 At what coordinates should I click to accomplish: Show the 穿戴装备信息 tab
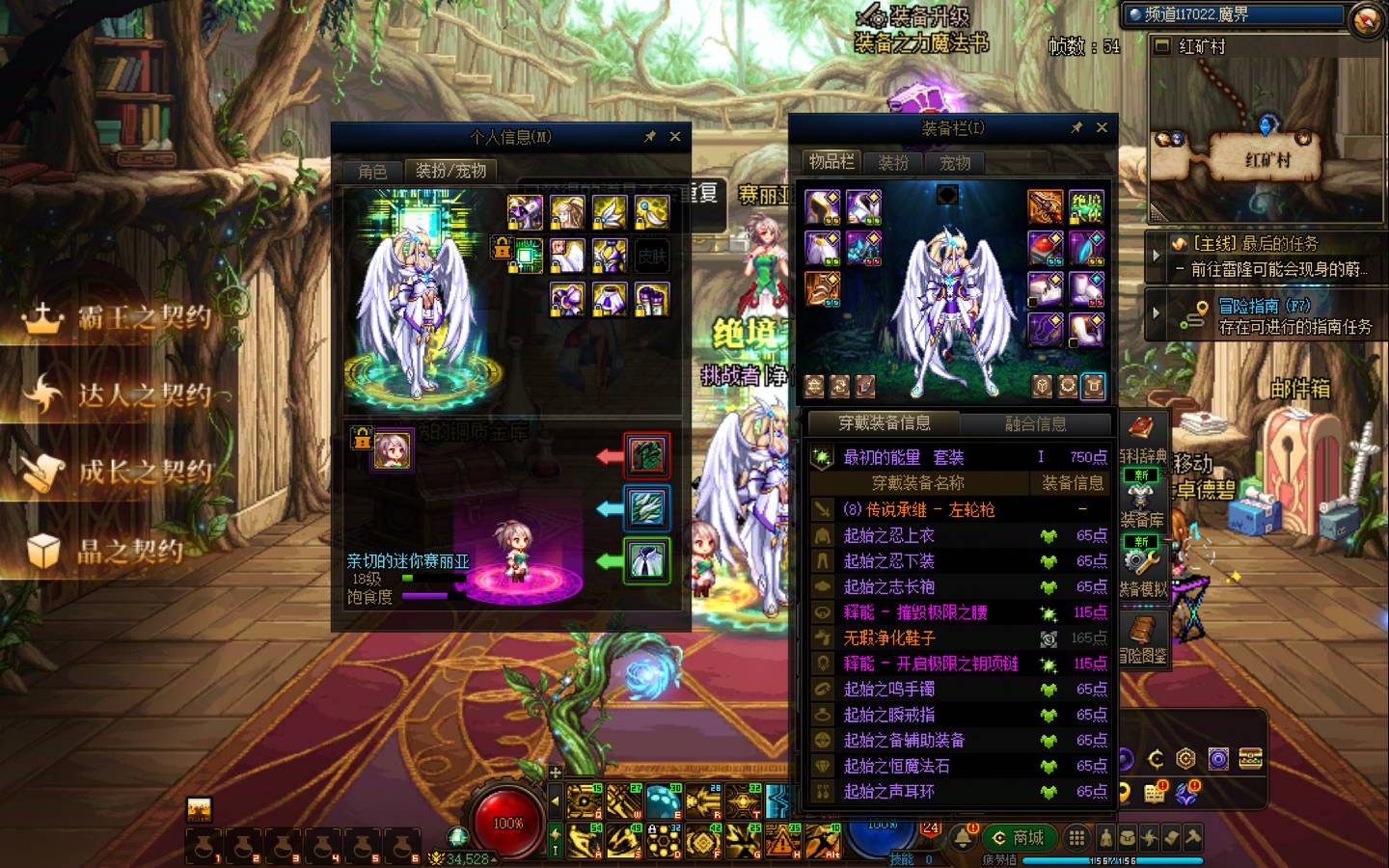tap(884, 423)
